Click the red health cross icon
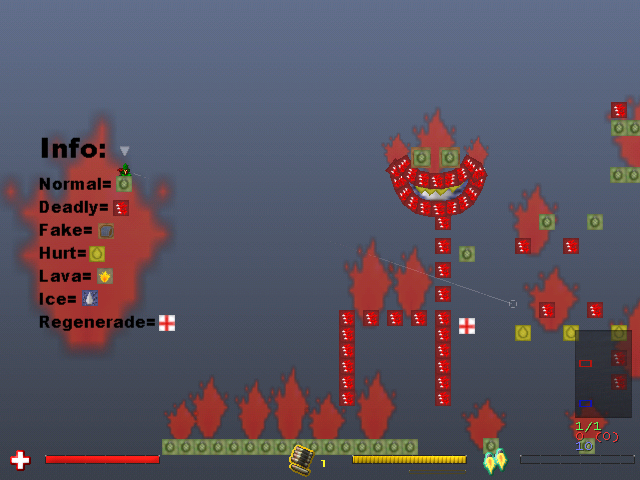 pyautogui.click(x=20, y=460)
